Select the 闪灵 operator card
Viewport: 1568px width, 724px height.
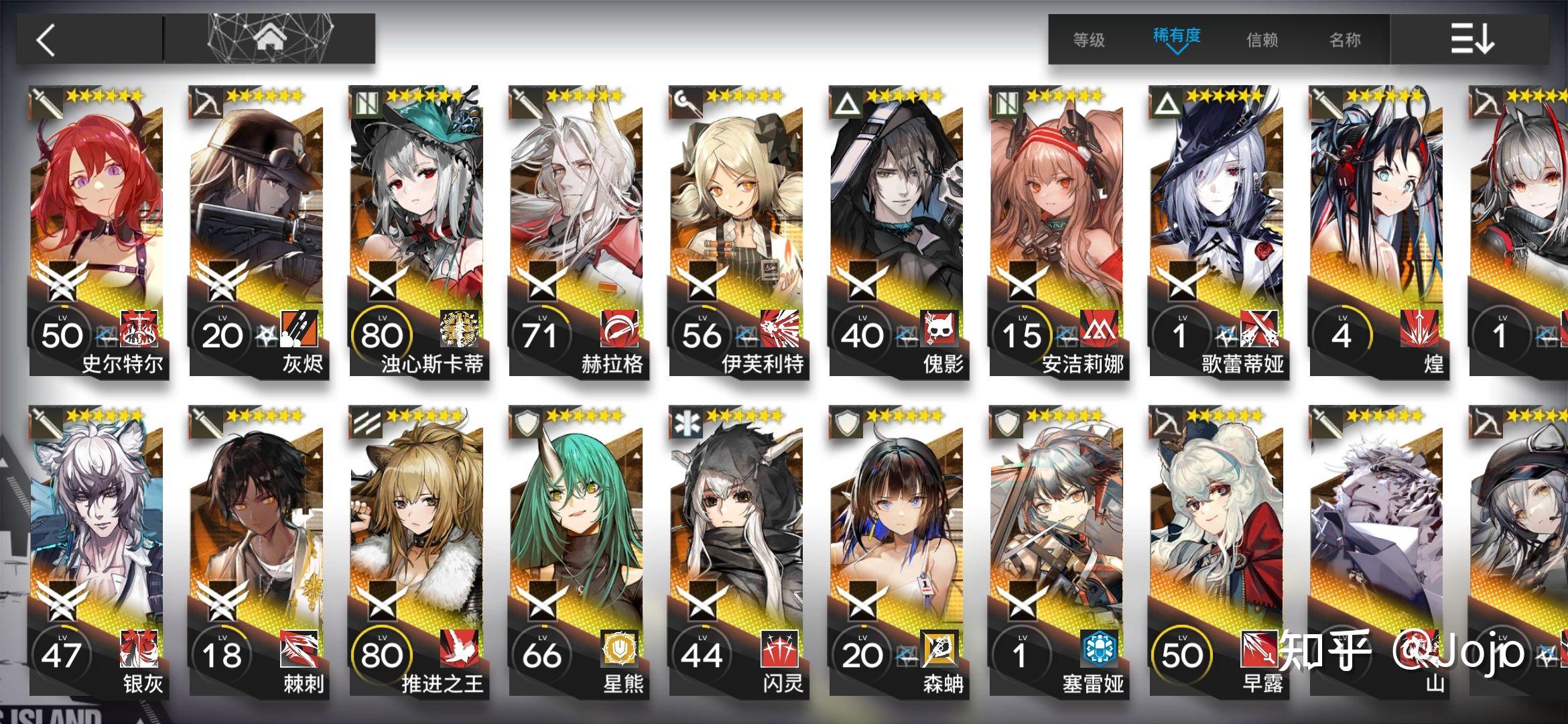(x=737, y=551)
